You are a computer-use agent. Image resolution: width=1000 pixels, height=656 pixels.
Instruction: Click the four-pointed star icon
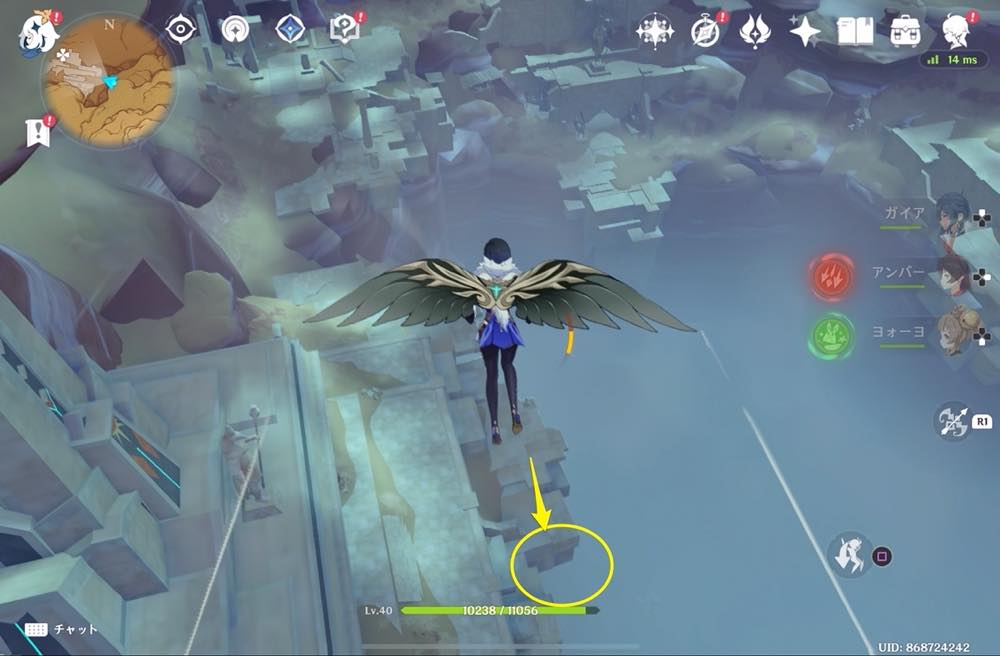tap(805, 31)
